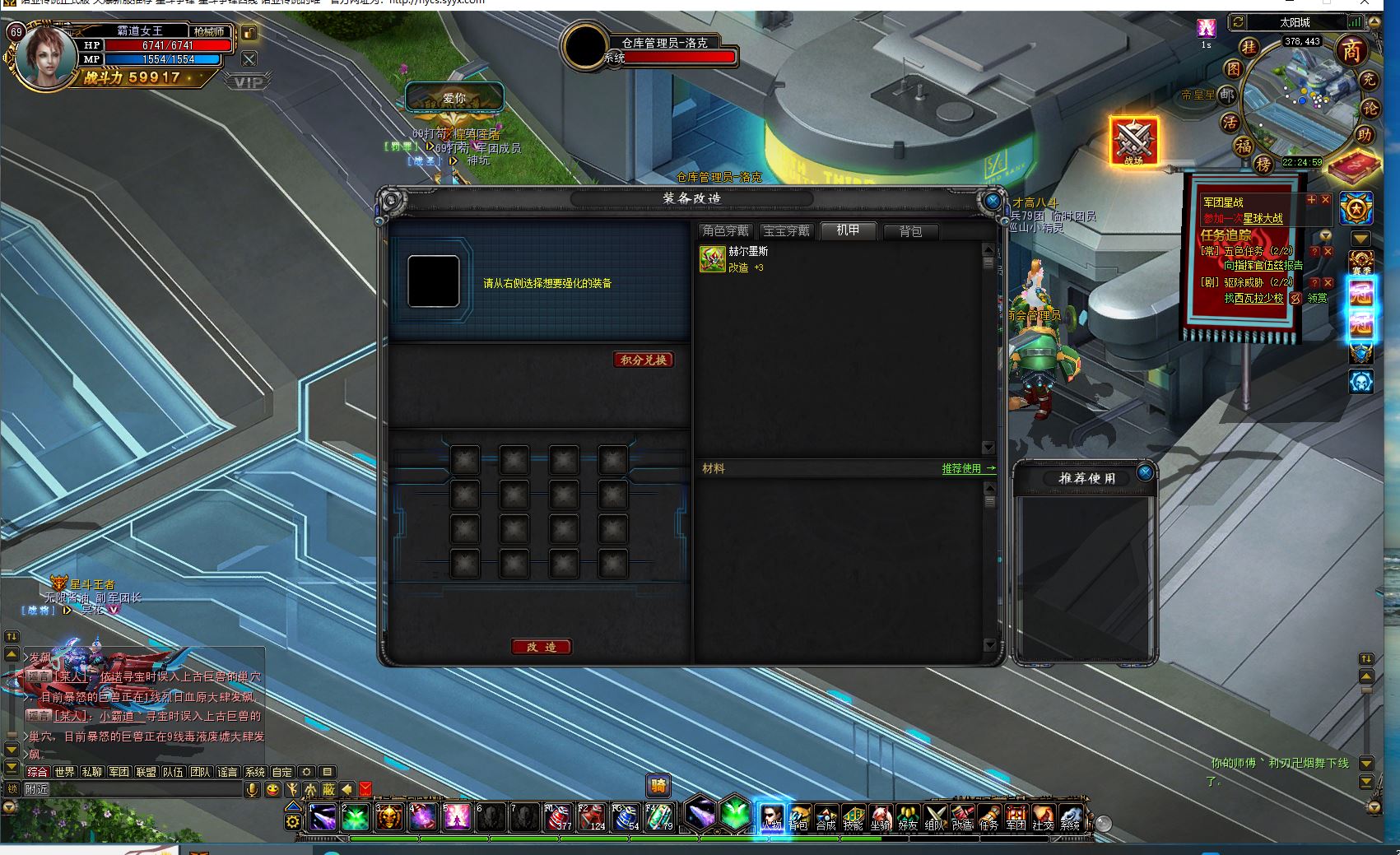Open the 任务 quest menu icon
Screen dimensions: 1400x855
tap(988, 816)
